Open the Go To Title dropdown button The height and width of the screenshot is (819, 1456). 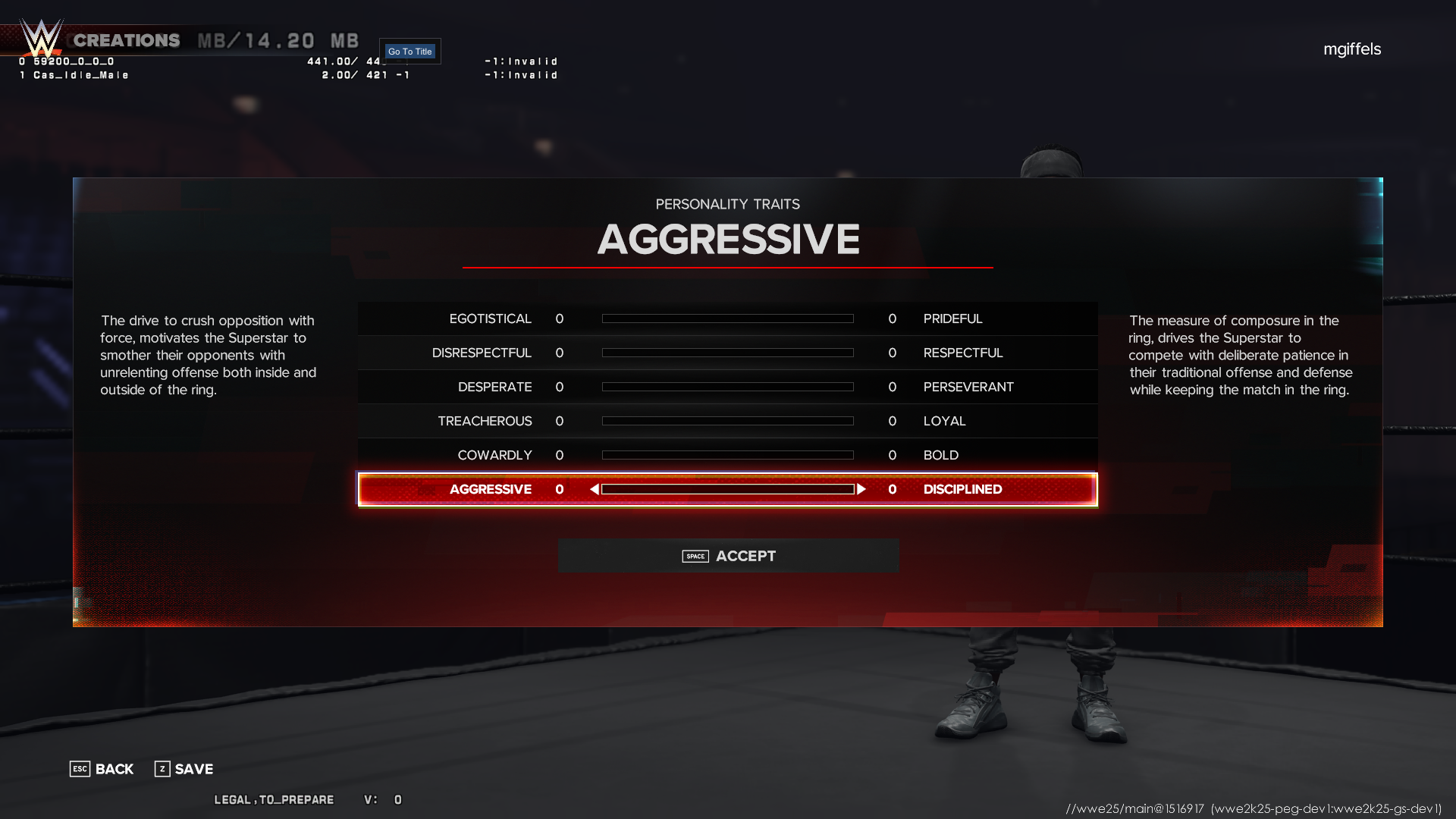coord(410,51)
